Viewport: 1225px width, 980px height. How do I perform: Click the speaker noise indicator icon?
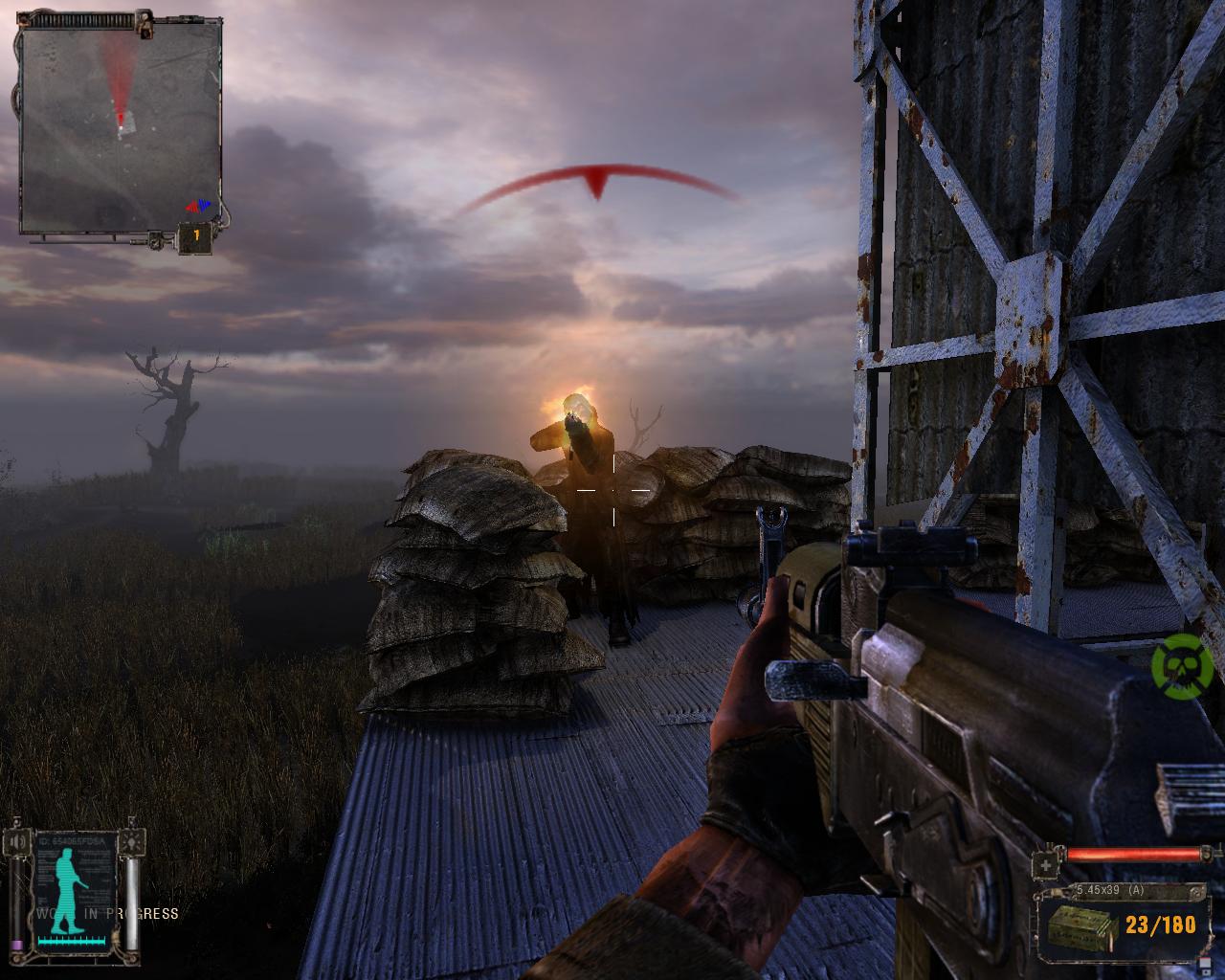(16, 842)
